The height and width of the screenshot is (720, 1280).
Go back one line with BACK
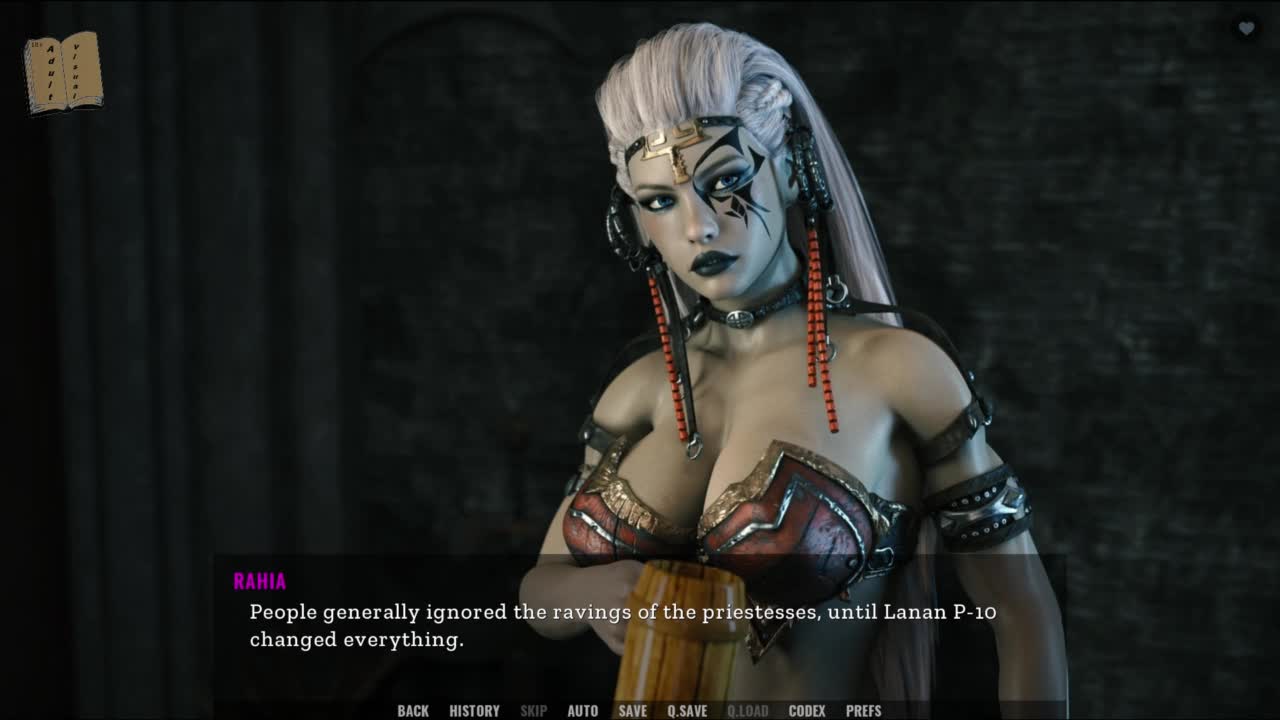(x=413, y=711)
